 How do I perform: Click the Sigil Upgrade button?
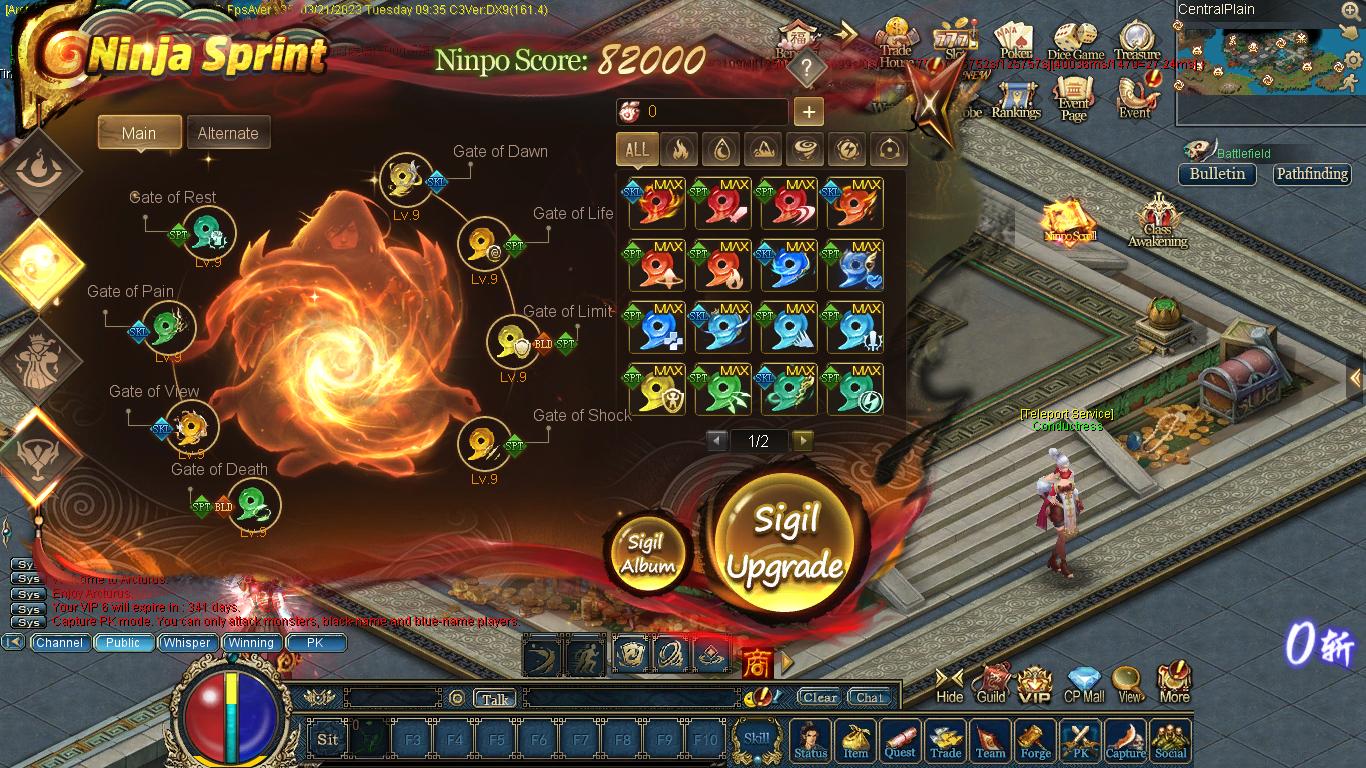pyautogui.click(x=785, y=542)
